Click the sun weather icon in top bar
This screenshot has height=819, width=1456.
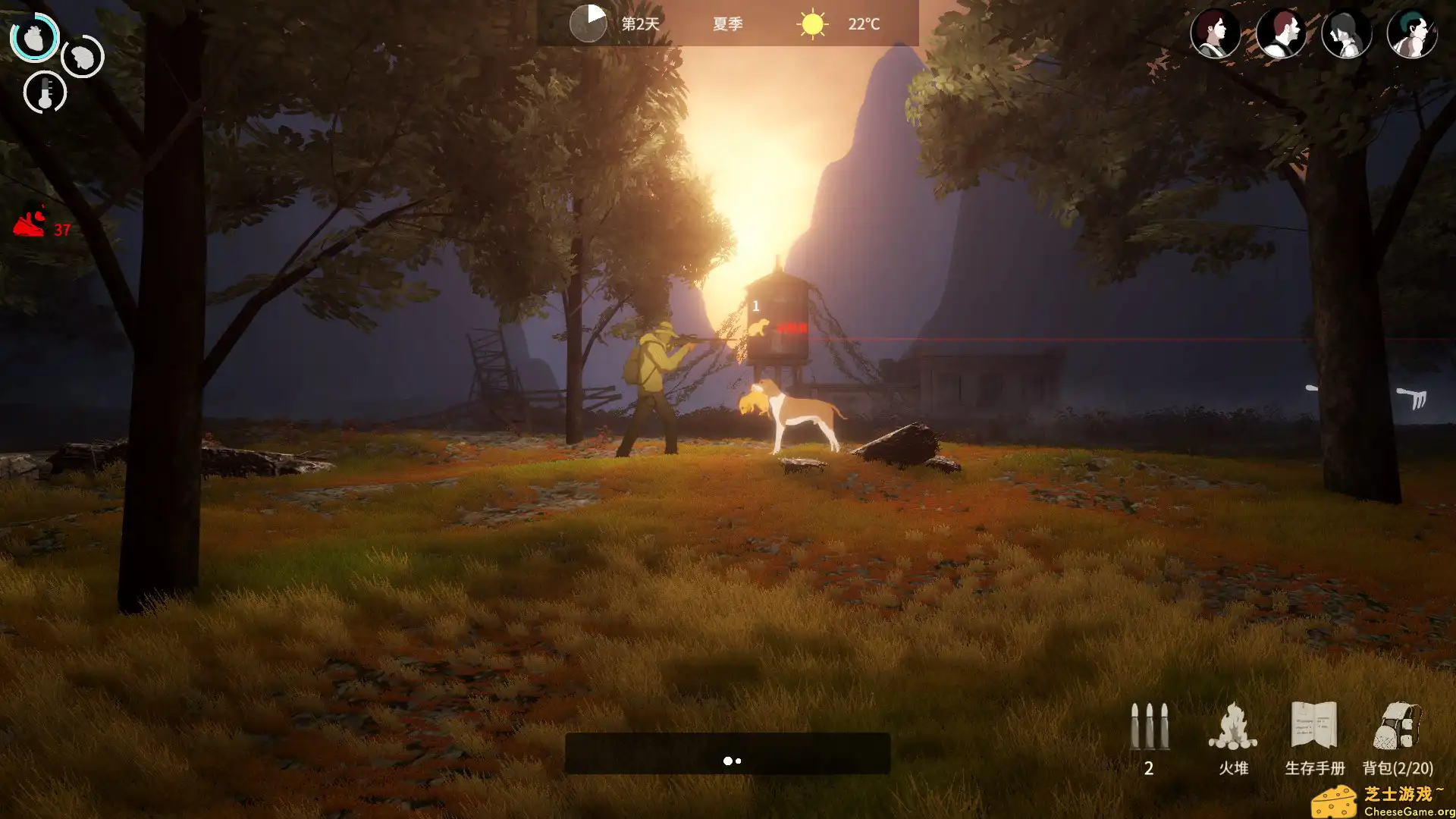[x=811, y=24]
